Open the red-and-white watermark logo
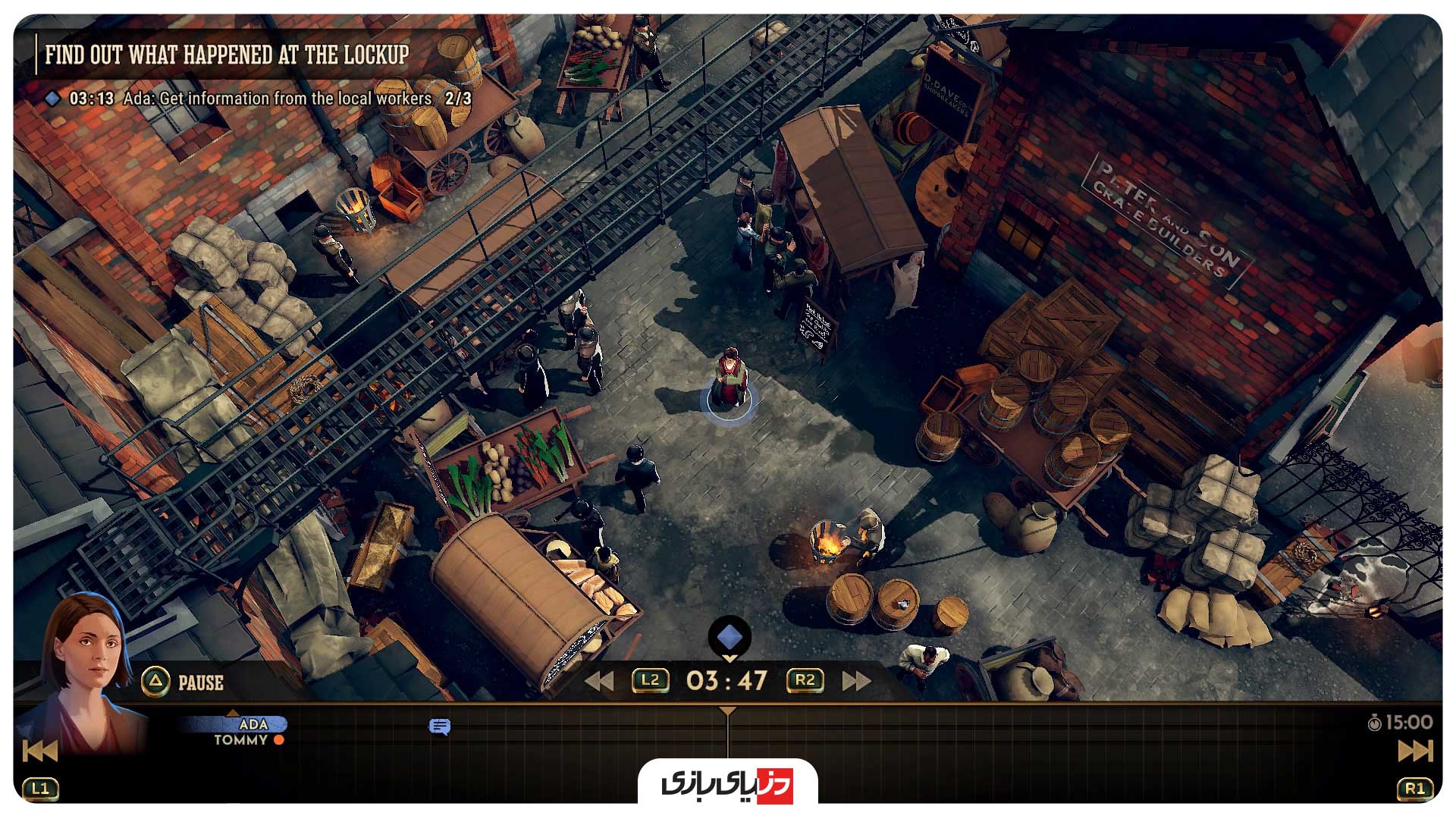The height and width of the screenshot is (819, 1456). coord(727,783)
